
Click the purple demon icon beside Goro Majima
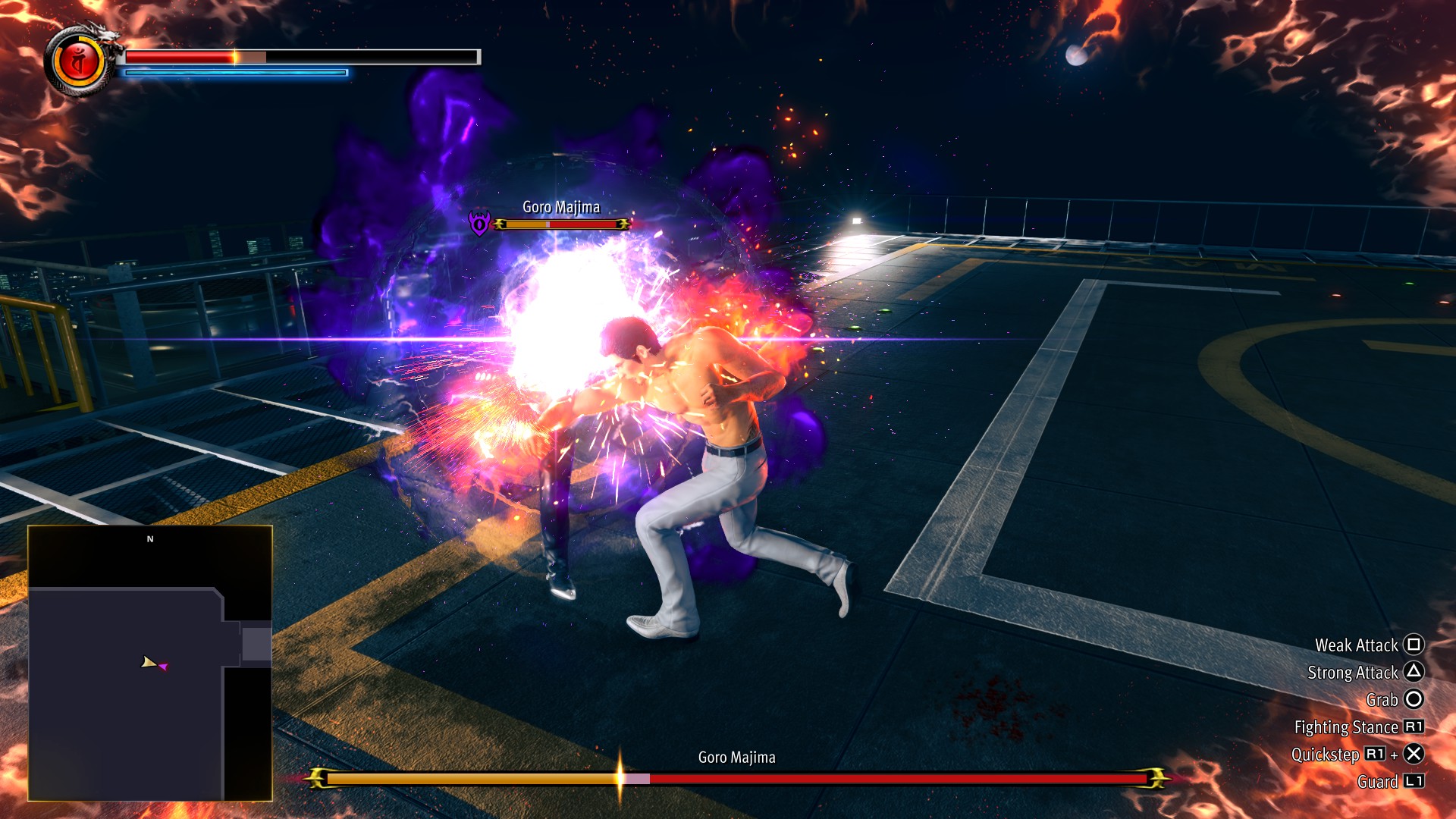[479, 223]
